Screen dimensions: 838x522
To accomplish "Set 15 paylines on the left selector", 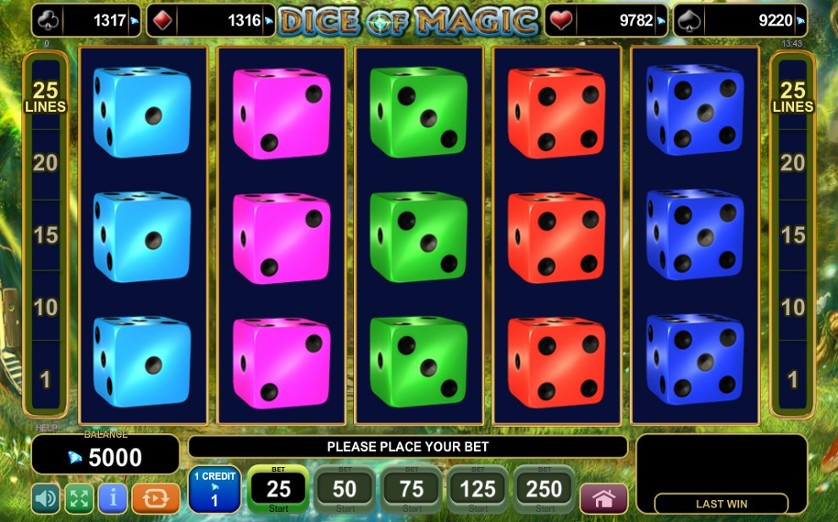I will tap(45, 235).
